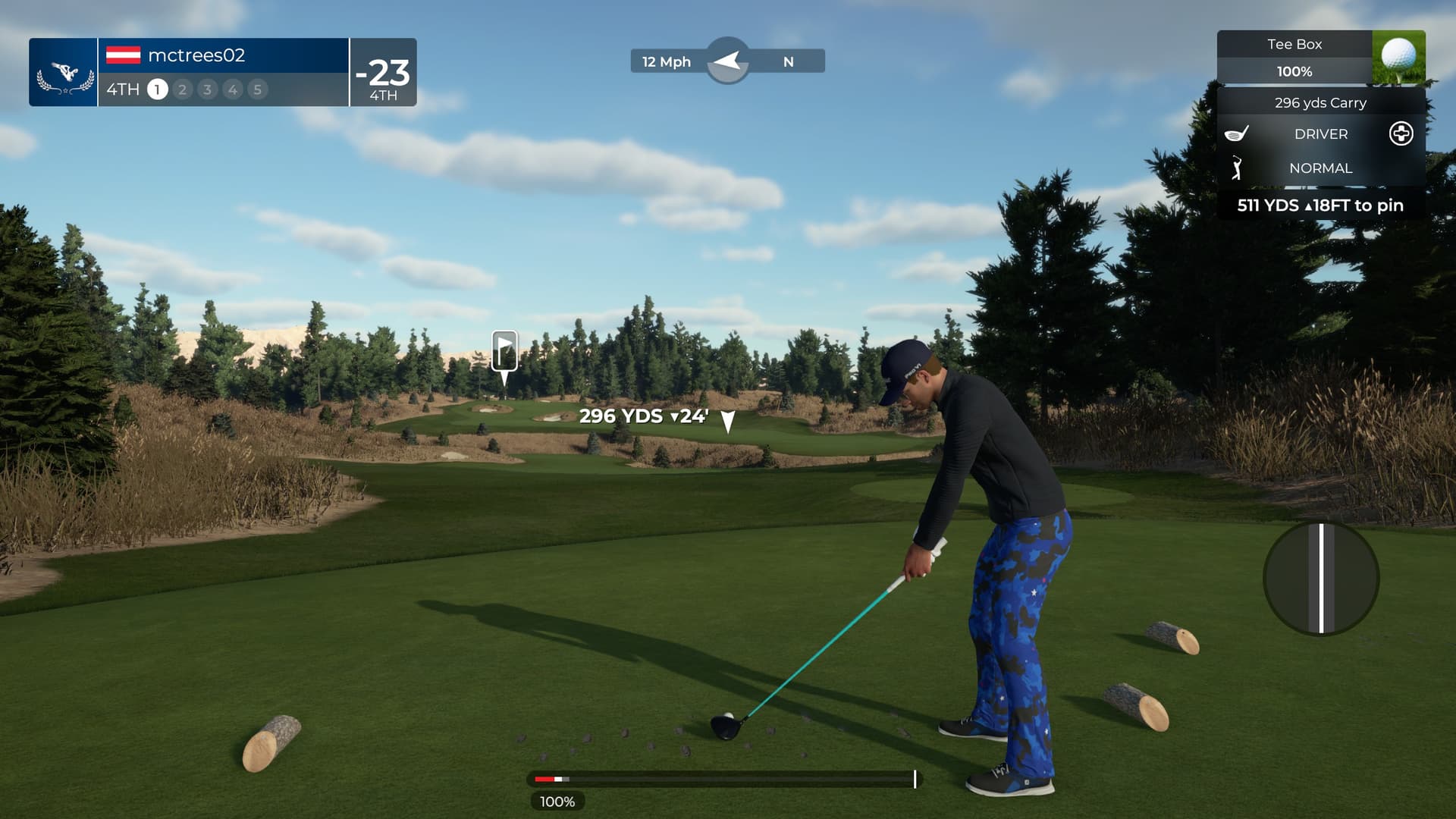Click the shot power meter bar
The image size is (1456, 819).
[724, 779]
